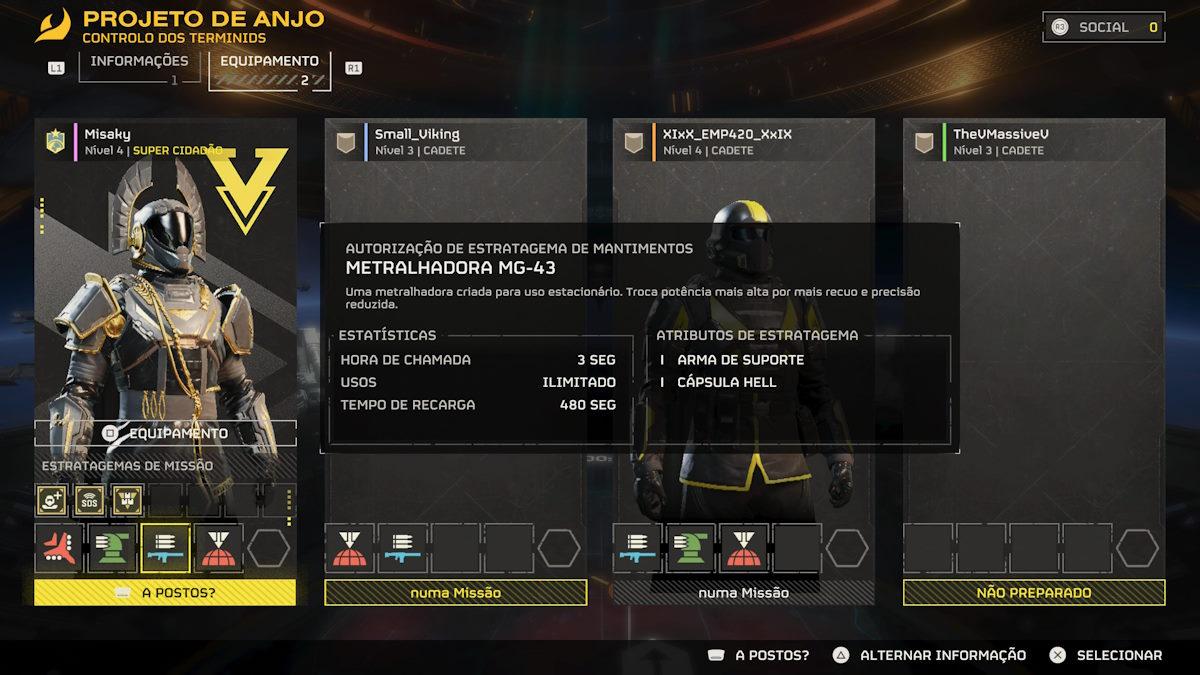Screen dimensions: 1200x675
Task: Open Misaky's Equipamento loadout button
Action: coord(166,434)
